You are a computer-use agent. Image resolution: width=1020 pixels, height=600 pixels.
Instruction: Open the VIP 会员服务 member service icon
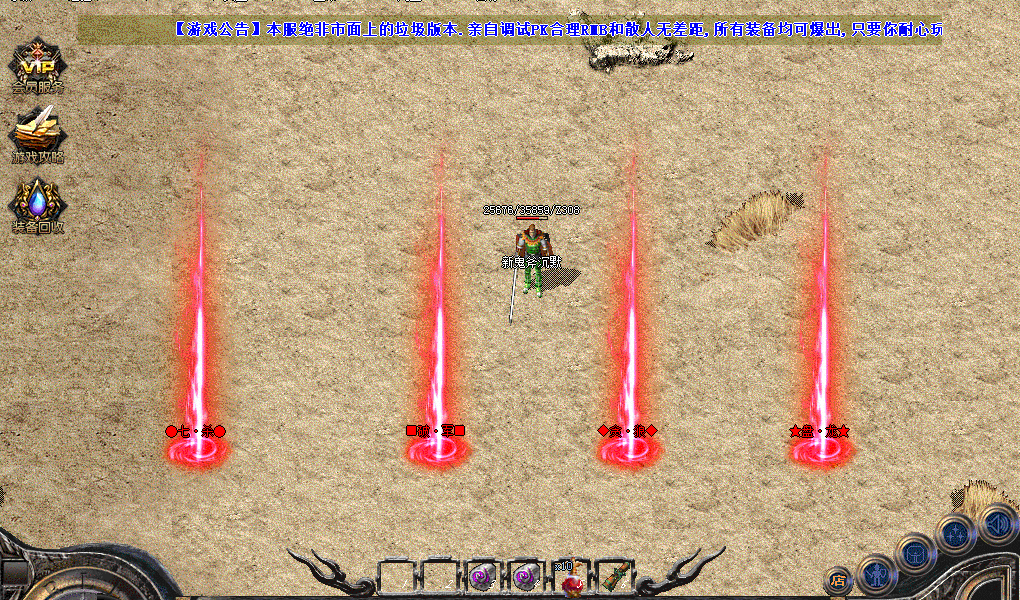(37, 66)
